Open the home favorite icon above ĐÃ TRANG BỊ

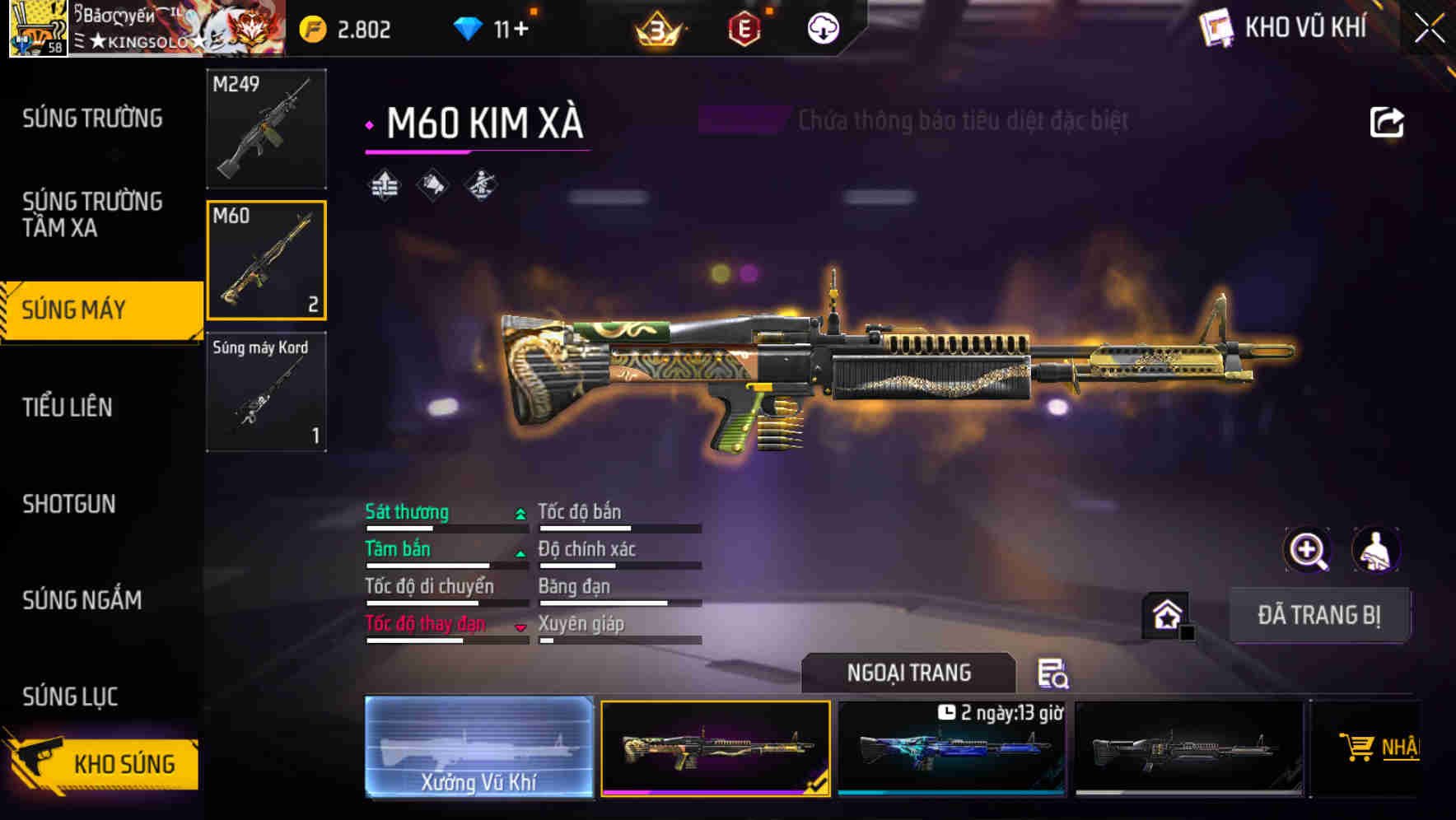pyautogui.click(x=1165, y=613)
